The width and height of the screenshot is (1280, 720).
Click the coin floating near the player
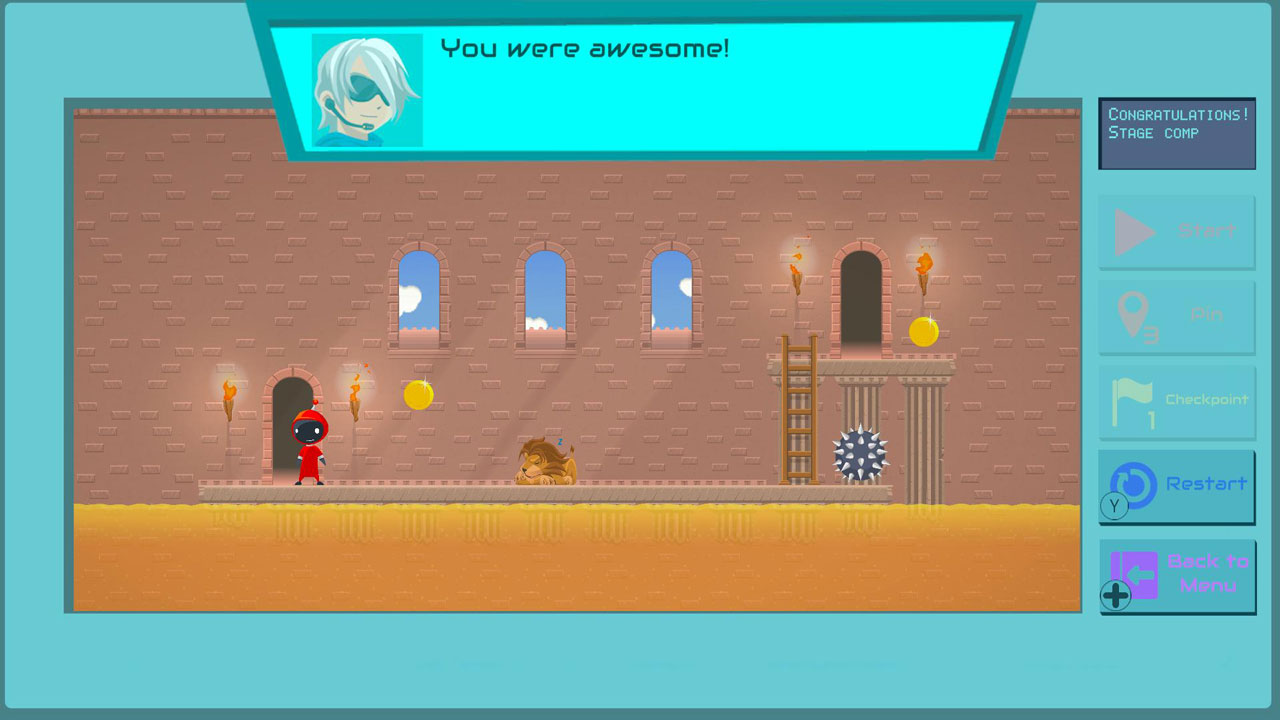point(417,395)
